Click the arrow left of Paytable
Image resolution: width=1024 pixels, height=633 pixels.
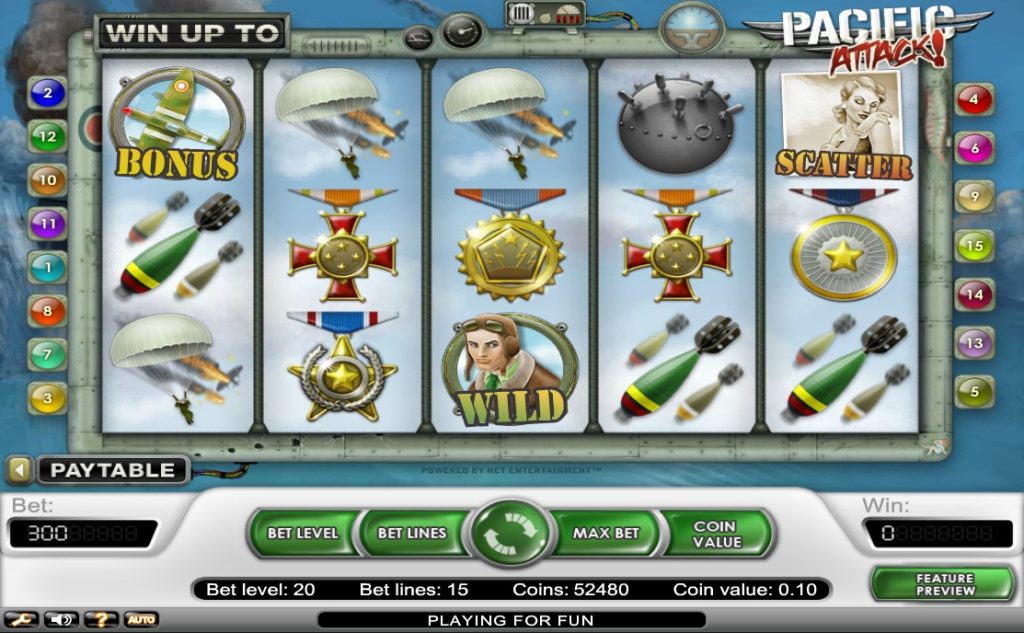18,469
